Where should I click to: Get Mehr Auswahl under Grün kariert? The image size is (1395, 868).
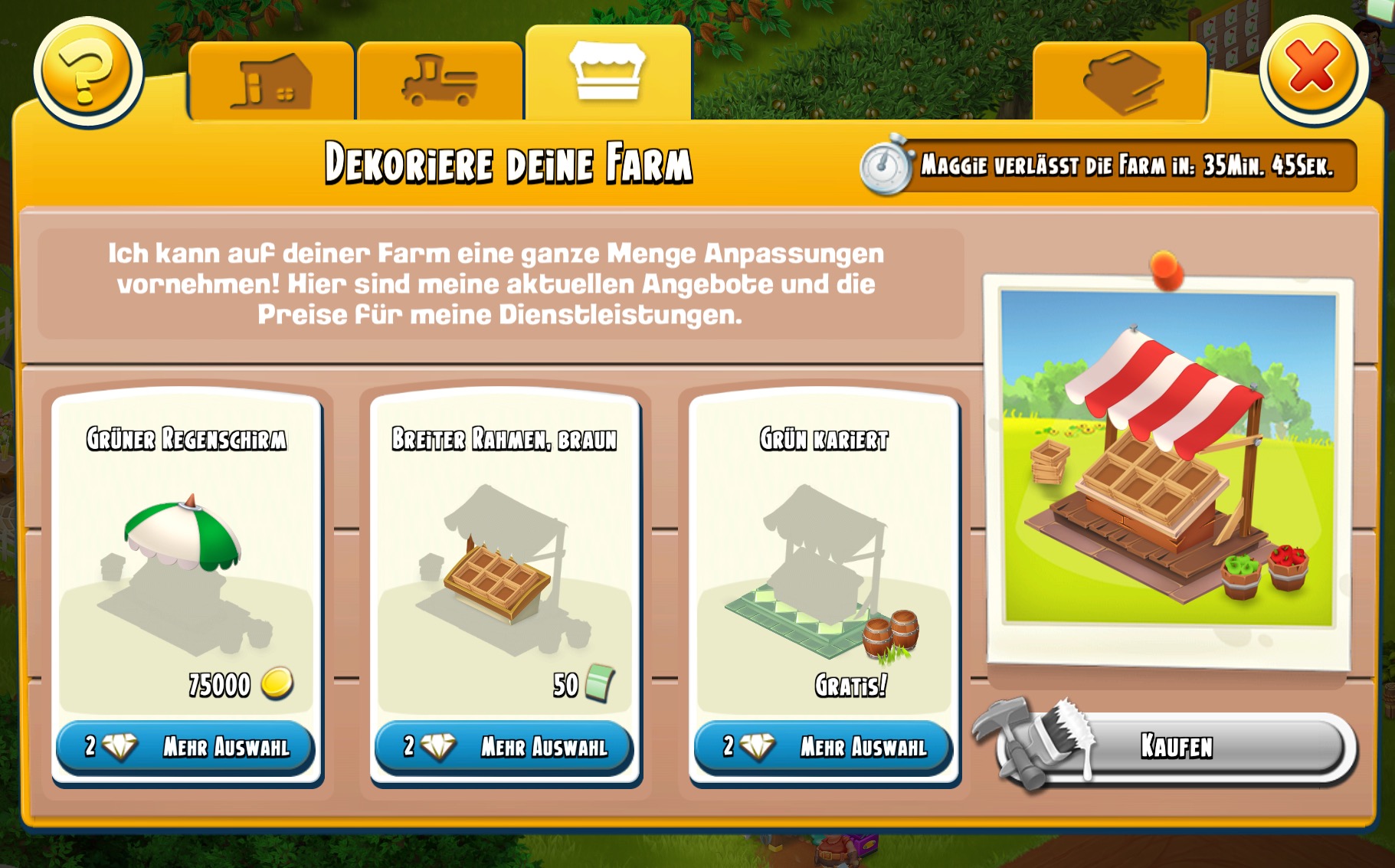click(x=824, y=746)
